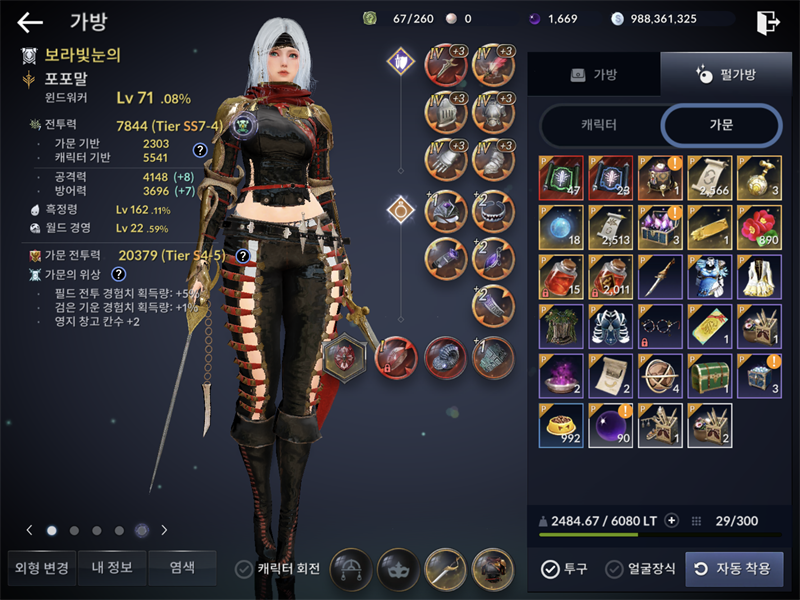The image size is (800, 600).
Task: Toggle the 얼굴장식 checkbox
Action: coord(614,569)
